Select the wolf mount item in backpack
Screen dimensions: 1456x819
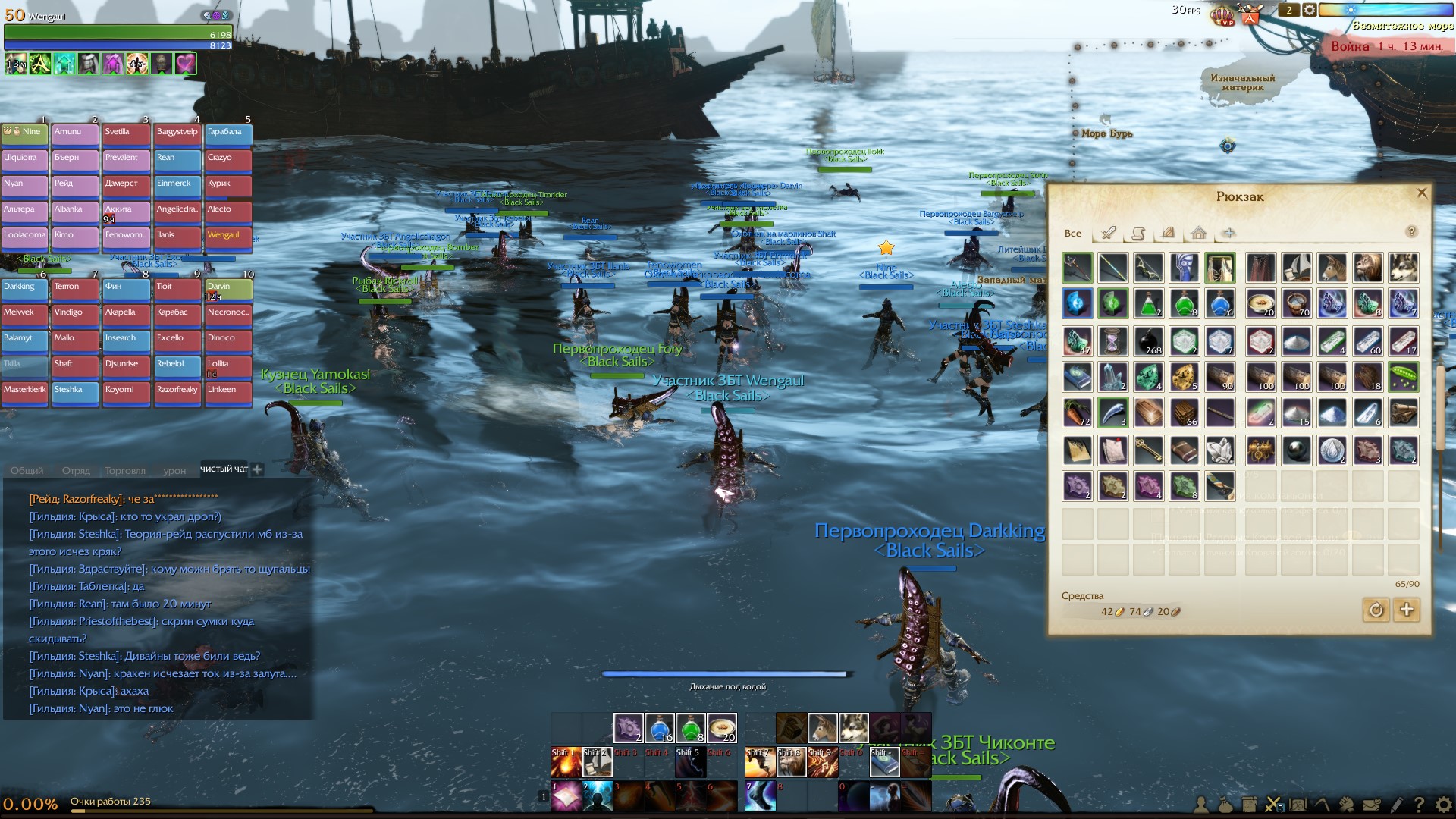(1403, 268)
